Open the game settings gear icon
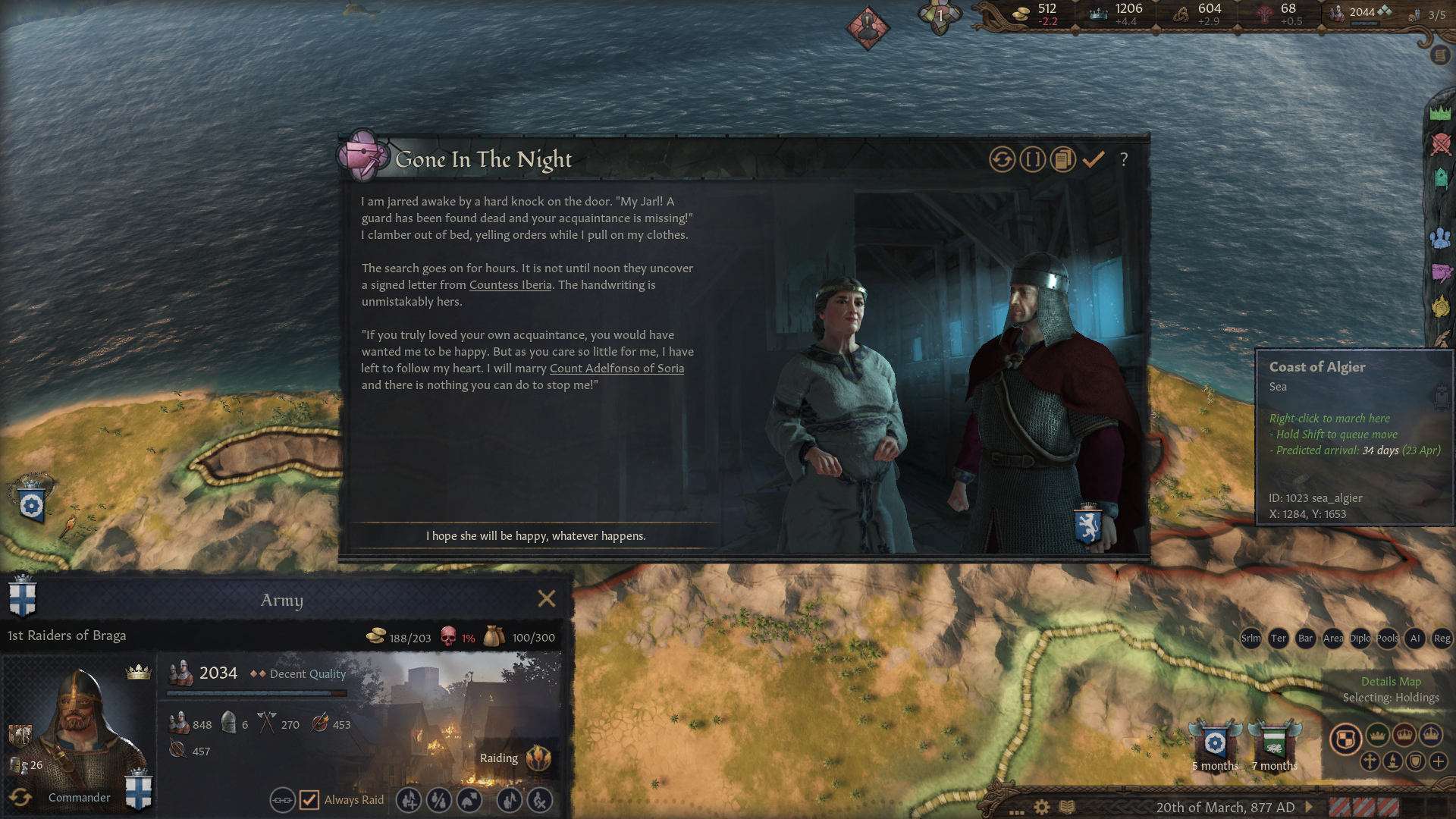Image resolution: width=1456 pixels, height=819 pixels. 1042,807
